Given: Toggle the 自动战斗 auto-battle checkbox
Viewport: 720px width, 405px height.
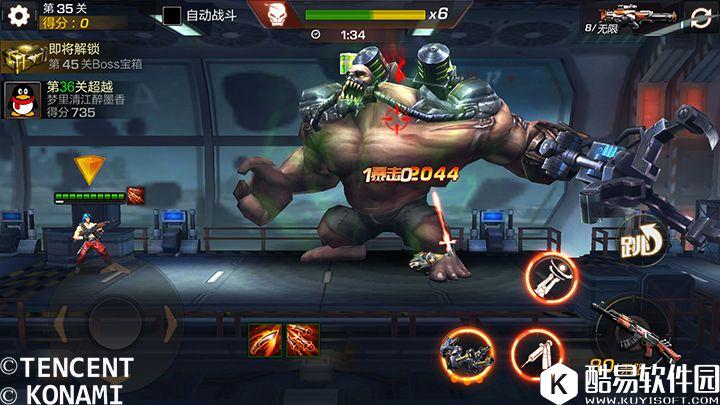Looking at the screenshot, I should (x=172, y=15).
